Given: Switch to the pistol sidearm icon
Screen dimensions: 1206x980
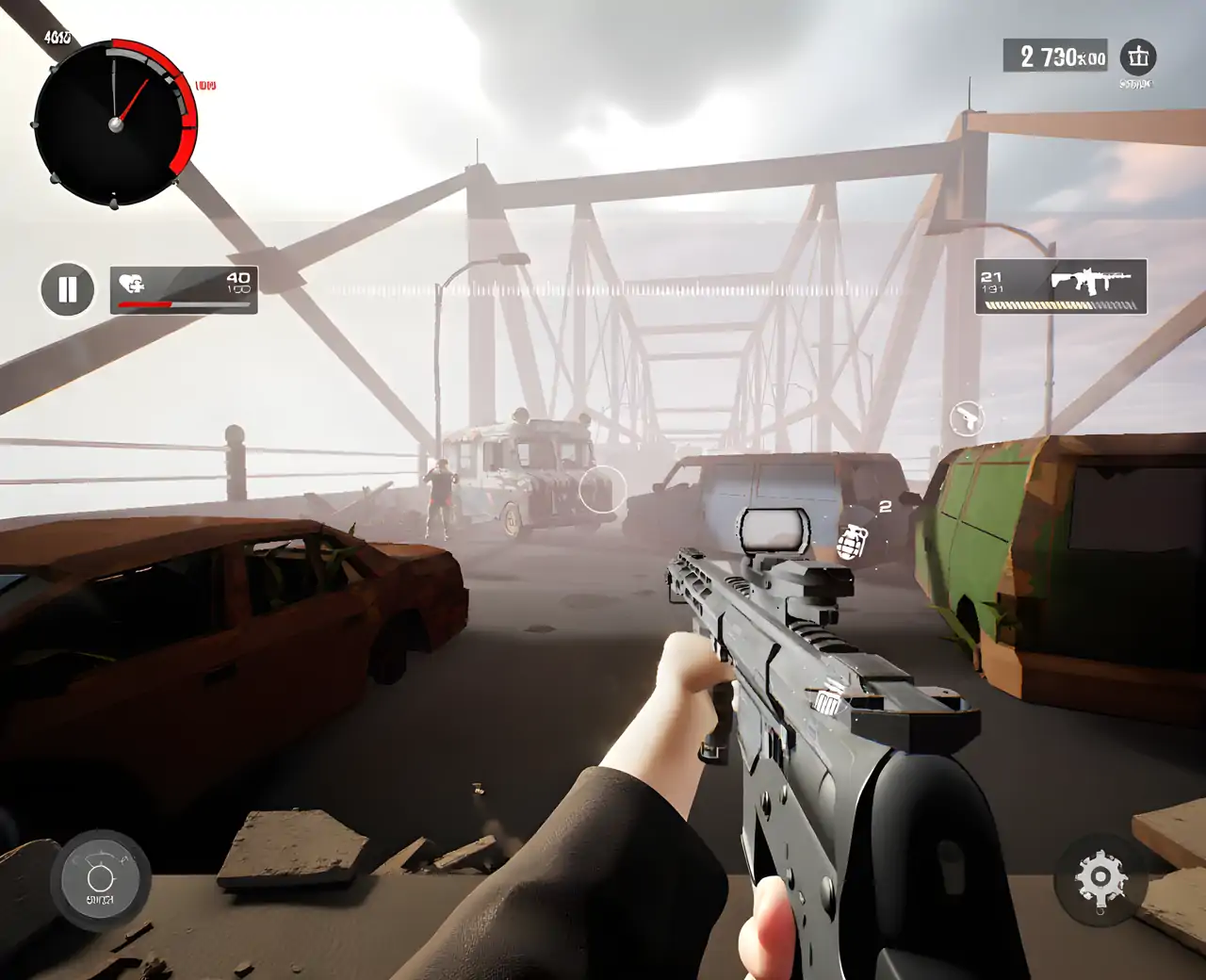Looking at the screenshot, I should tap(966, 418).
